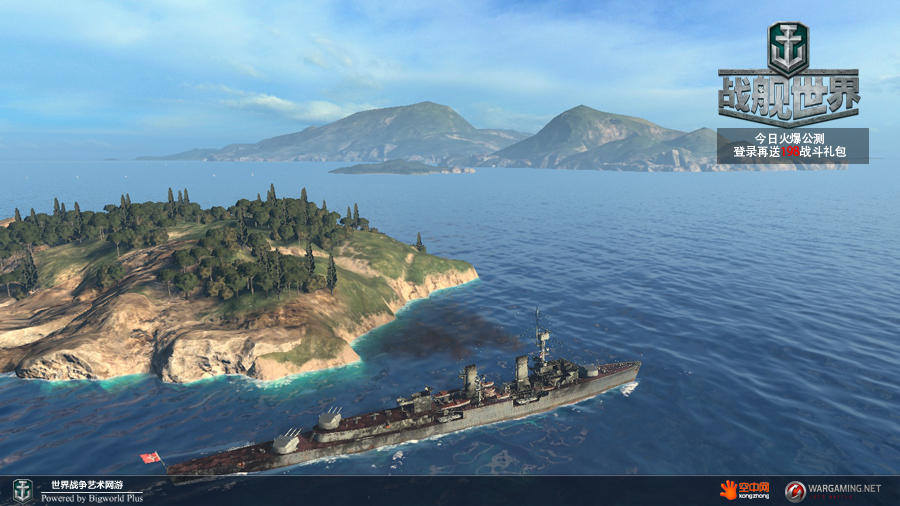The height and width of the screenshot is (506, 900).
Task: Open the 战舰世界 logo in the corner
Action: [789, 72]
